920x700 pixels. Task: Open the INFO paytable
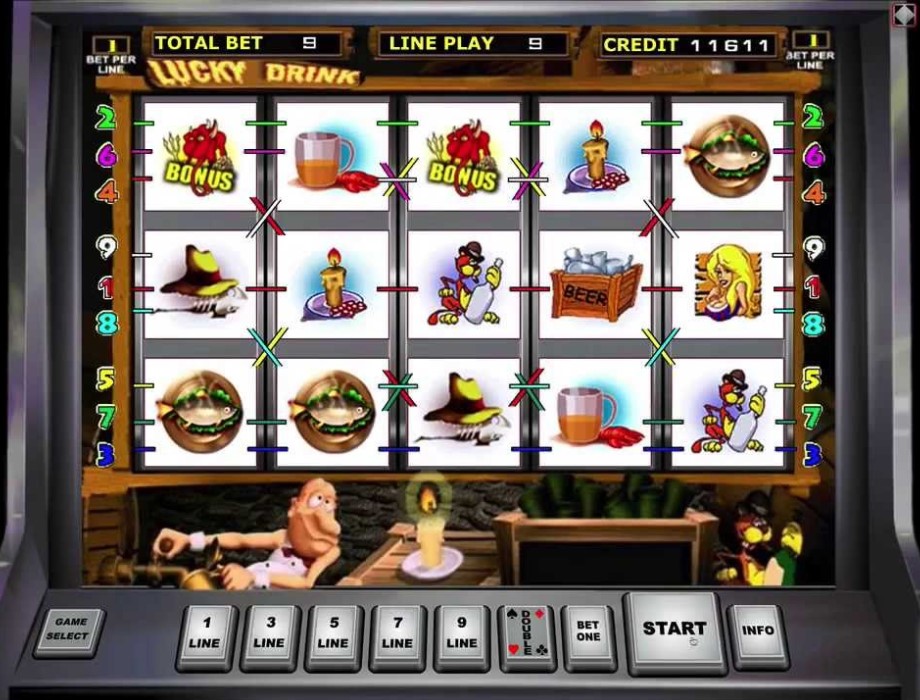point(758,633)
